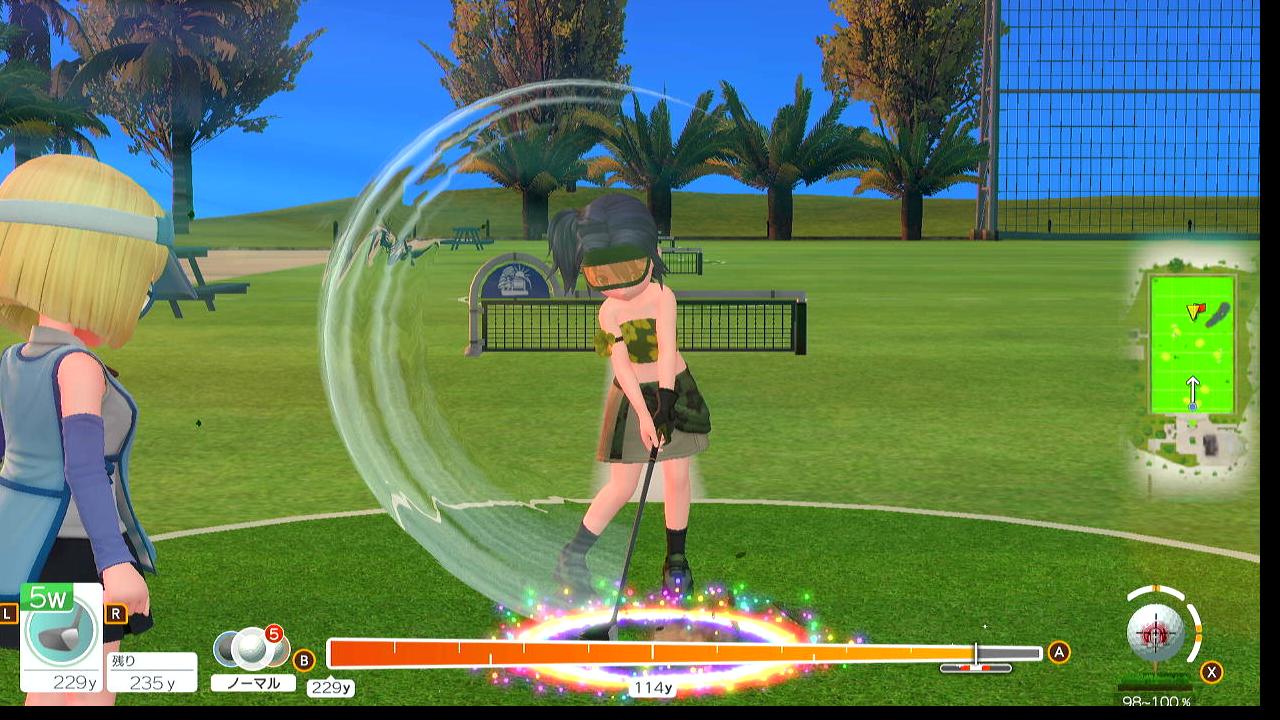Click the orange shot power gauge
Image resolution: width=1280 pixels, height=720 pixels.
pyautogui.click(x=650, y=653)
